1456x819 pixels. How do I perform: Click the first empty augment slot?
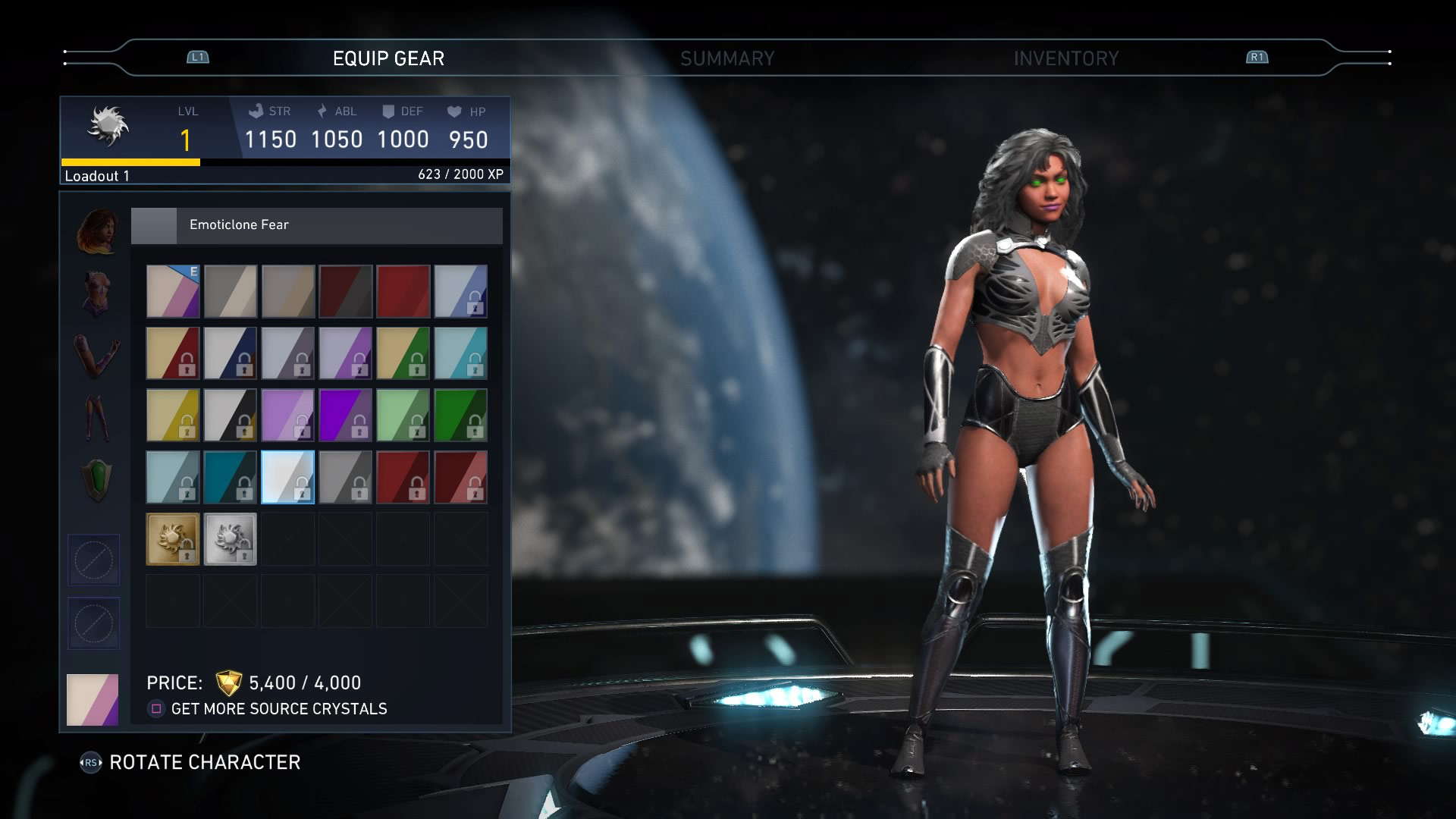point(93,560)
